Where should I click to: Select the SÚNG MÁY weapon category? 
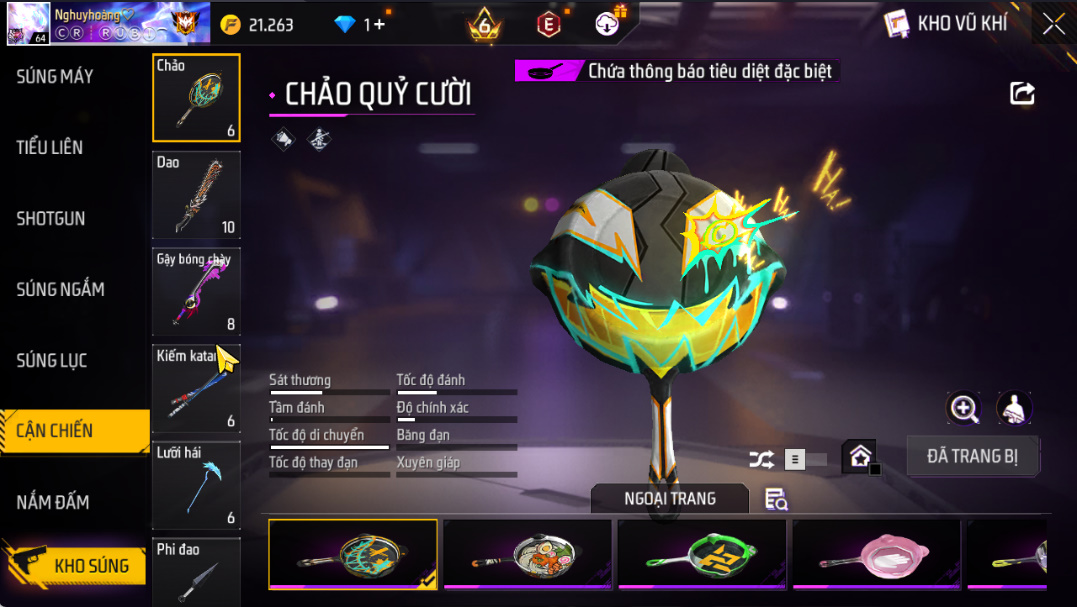(x=55, y=76)
